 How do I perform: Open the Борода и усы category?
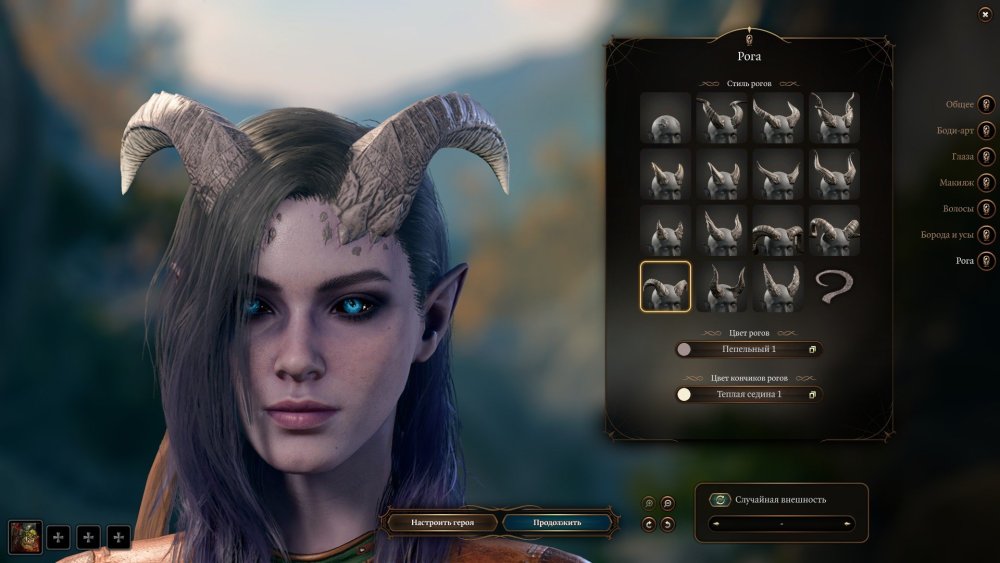click(x=986, y=235)
